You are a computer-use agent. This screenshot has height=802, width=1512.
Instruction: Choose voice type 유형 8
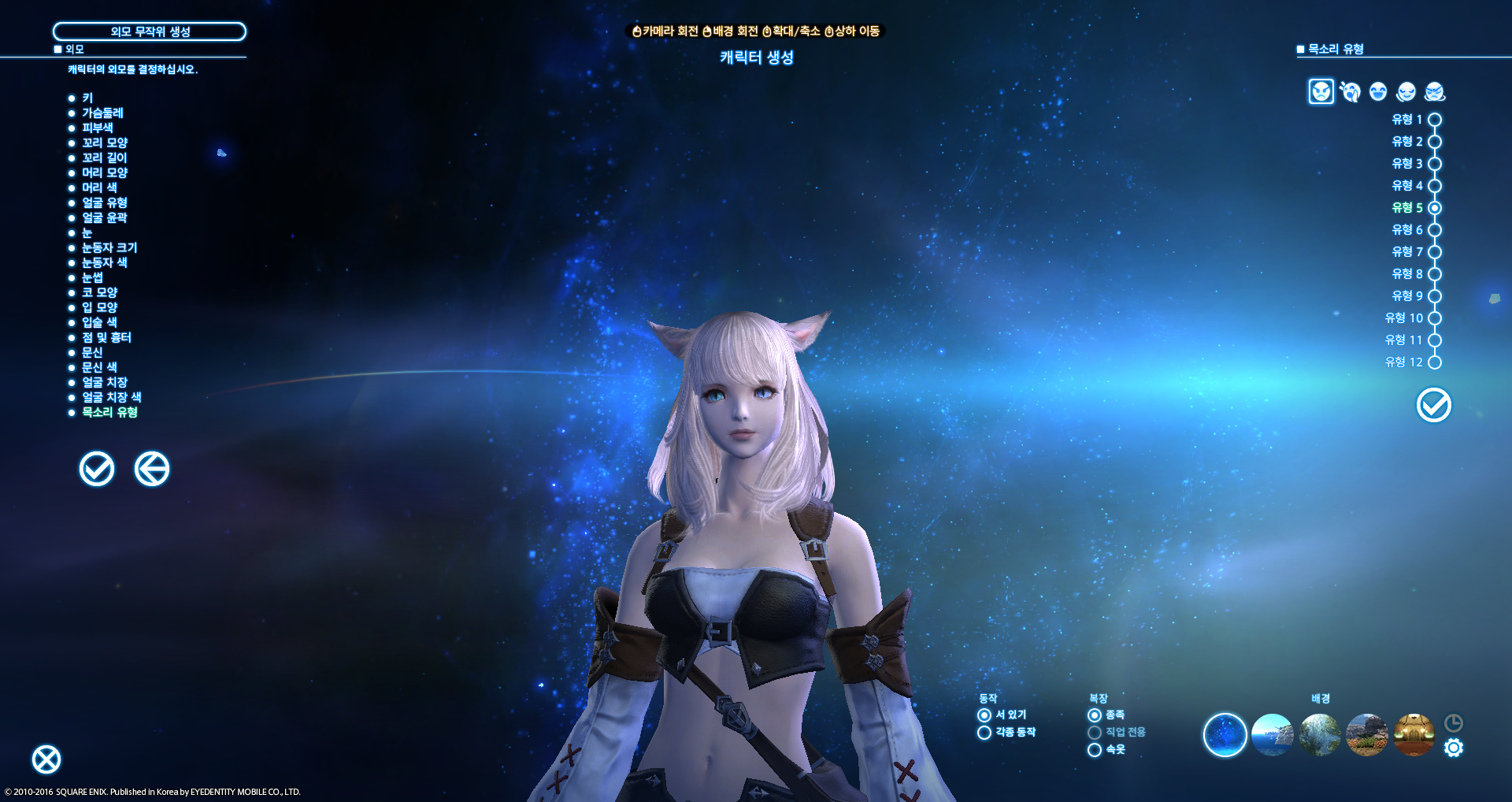tap(1435, 274)
